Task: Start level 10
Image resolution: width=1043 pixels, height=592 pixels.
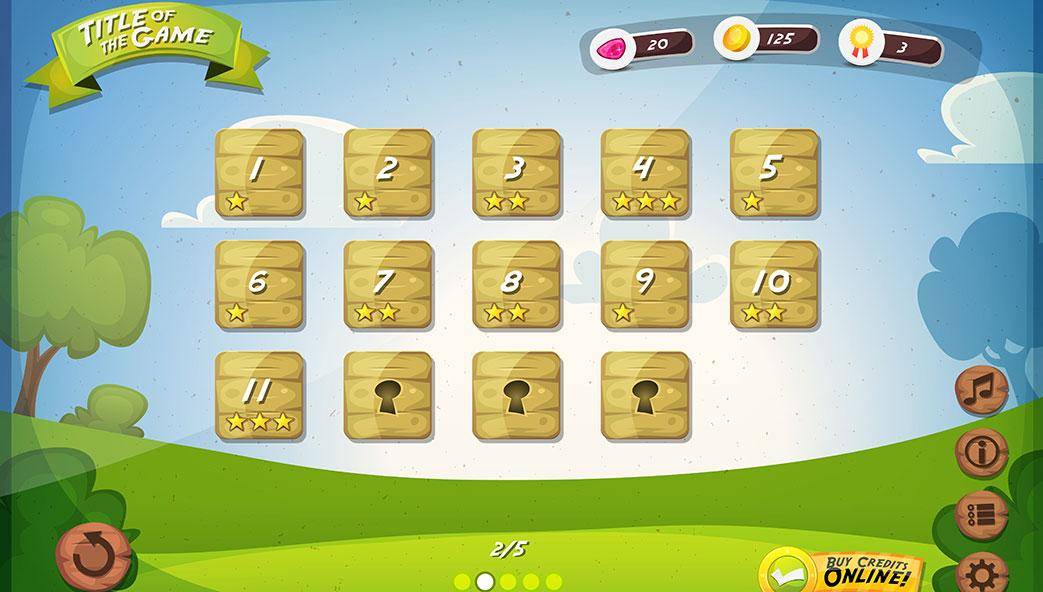Action: (774, 285)
